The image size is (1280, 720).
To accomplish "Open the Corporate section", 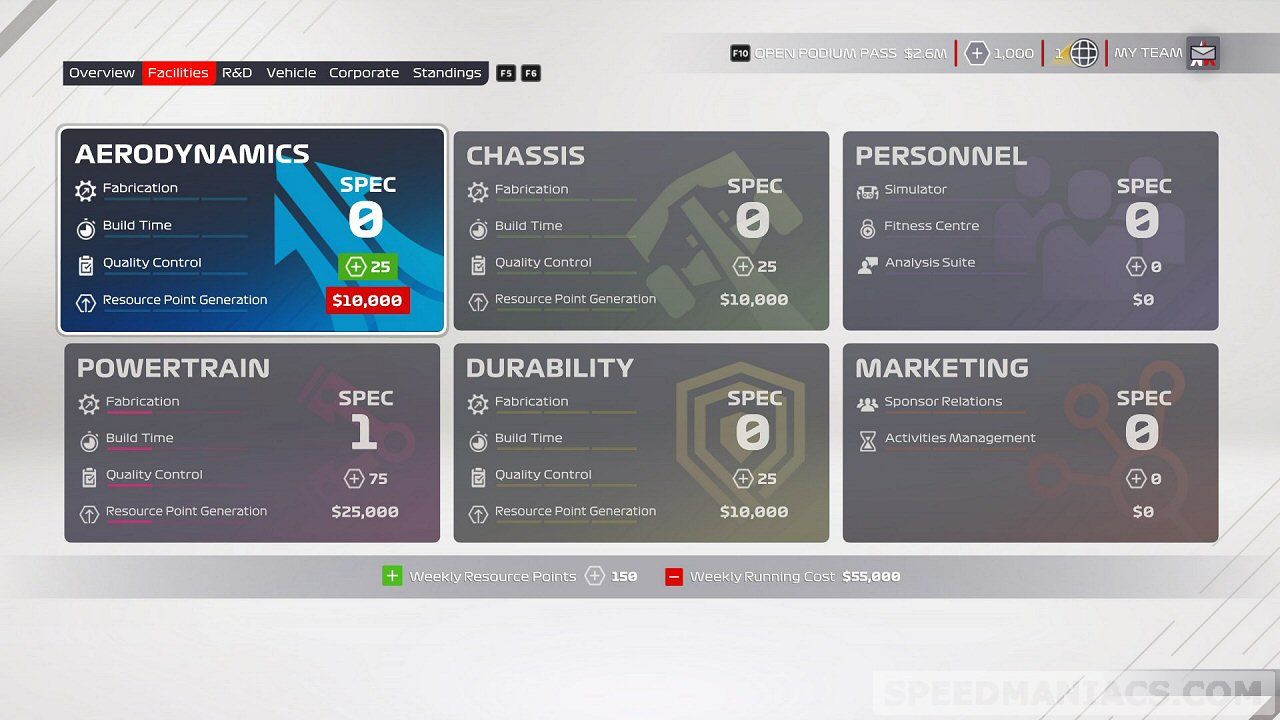I will 364,72.
